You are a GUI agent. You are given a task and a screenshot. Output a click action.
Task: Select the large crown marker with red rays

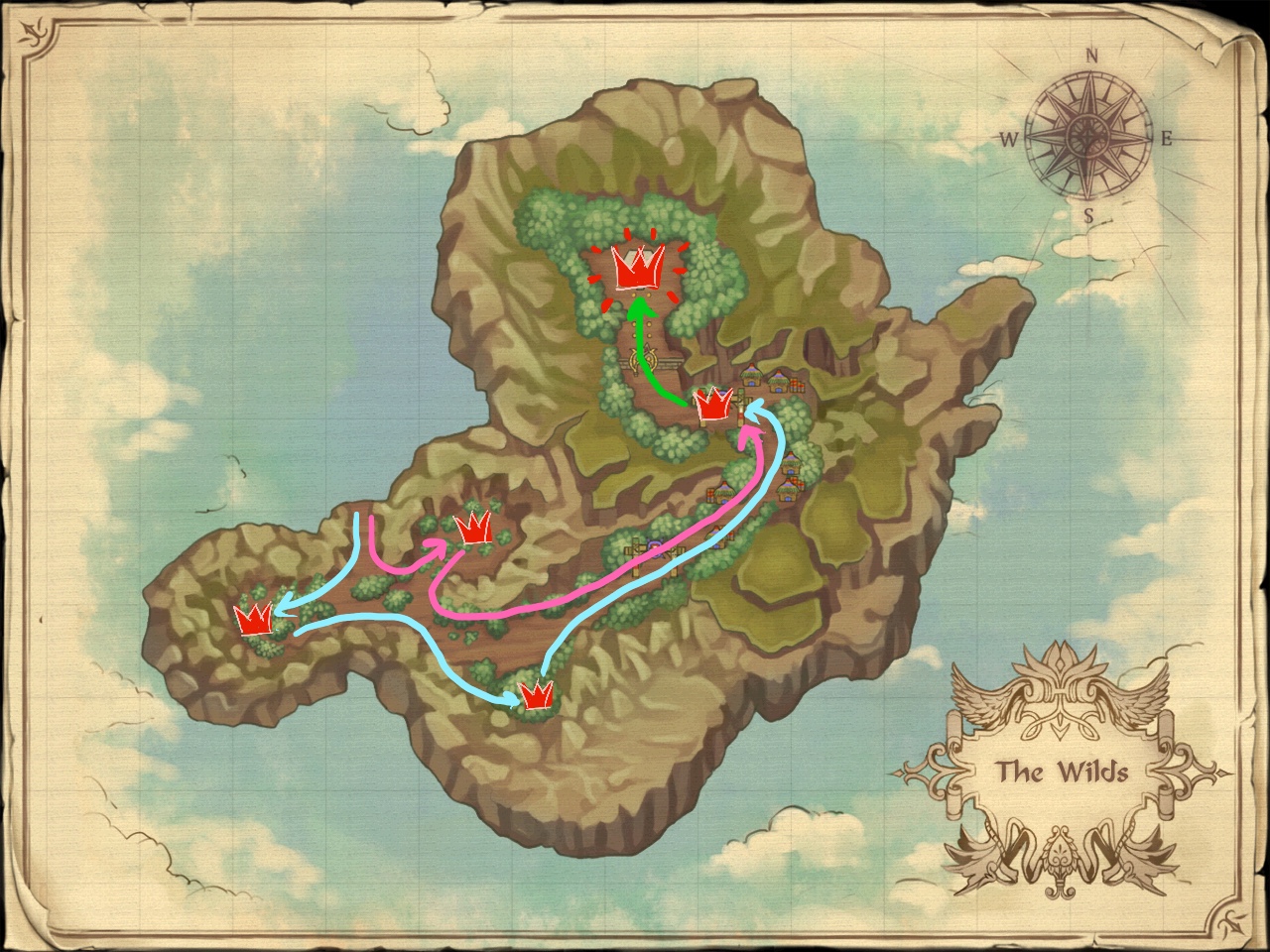[x=638, y=266]
